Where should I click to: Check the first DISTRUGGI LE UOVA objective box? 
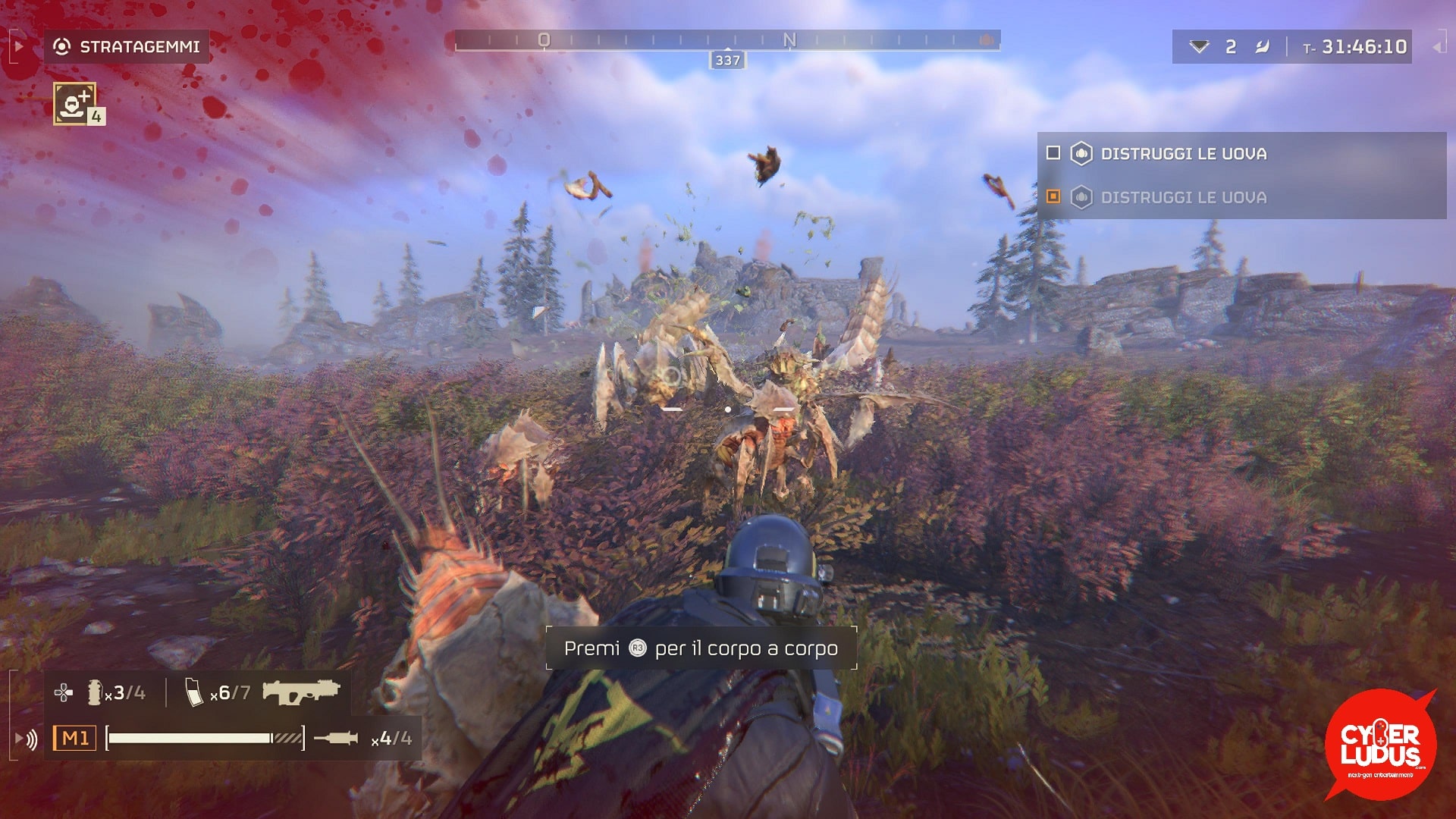click(1053, 153)
